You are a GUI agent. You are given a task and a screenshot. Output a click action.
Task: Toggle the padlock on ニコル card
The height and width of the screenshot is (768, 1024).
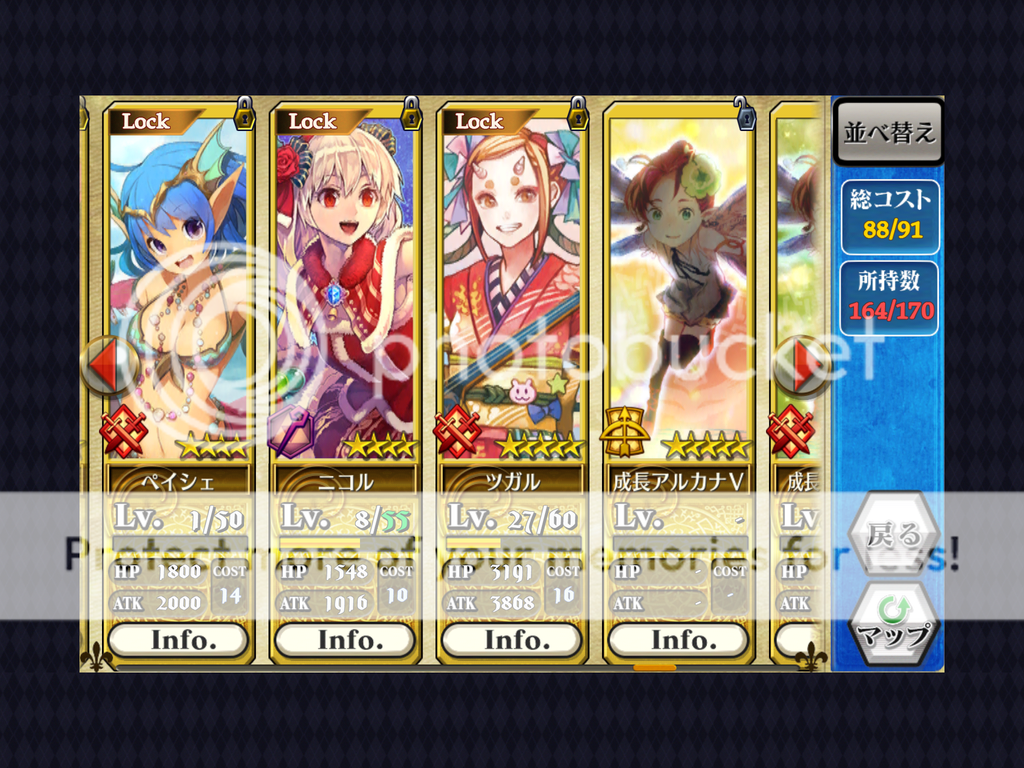pyautogui.click(x=410, y=113)
